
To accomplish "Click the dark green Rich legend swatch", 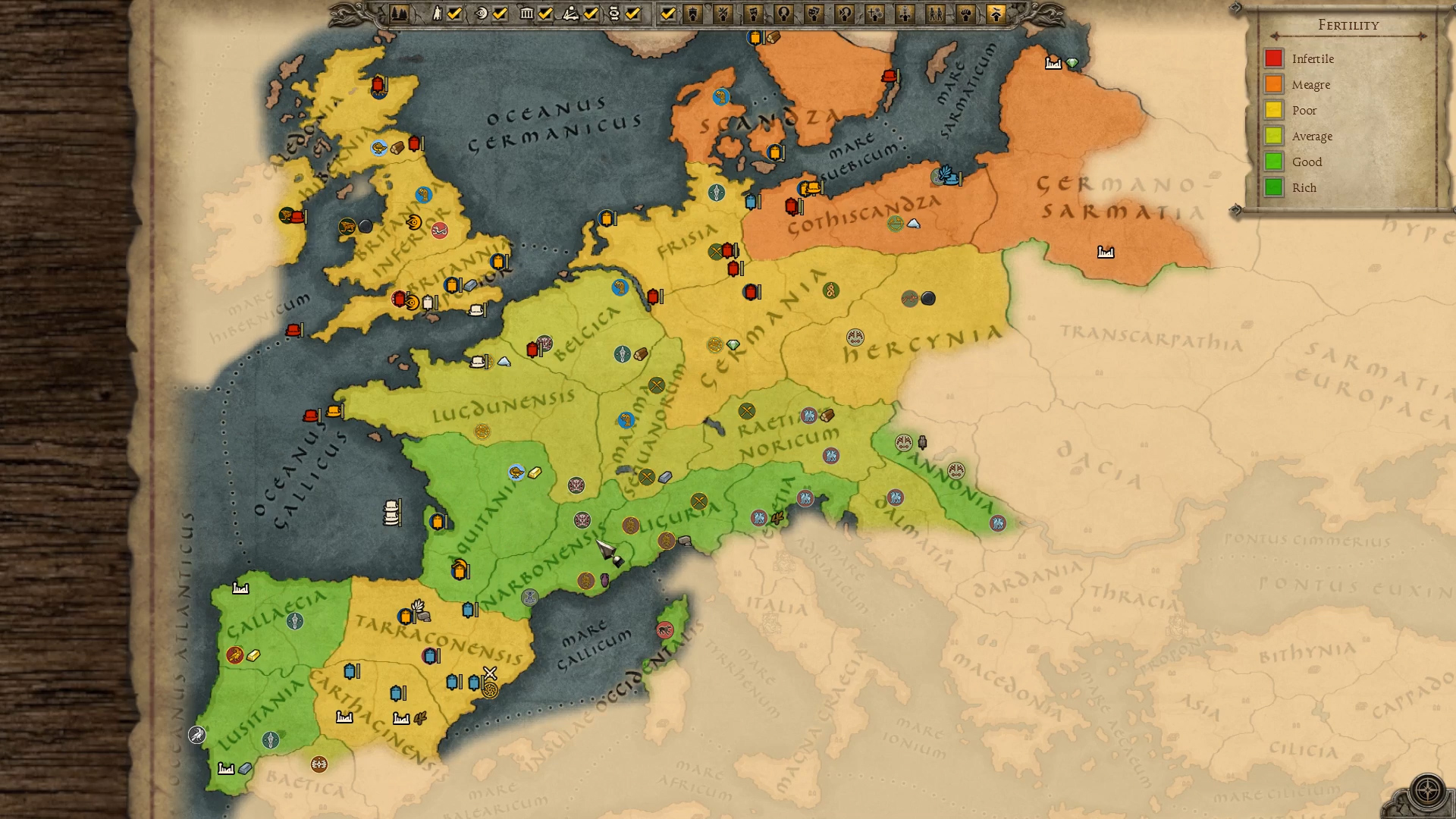I will [1273, 187].
